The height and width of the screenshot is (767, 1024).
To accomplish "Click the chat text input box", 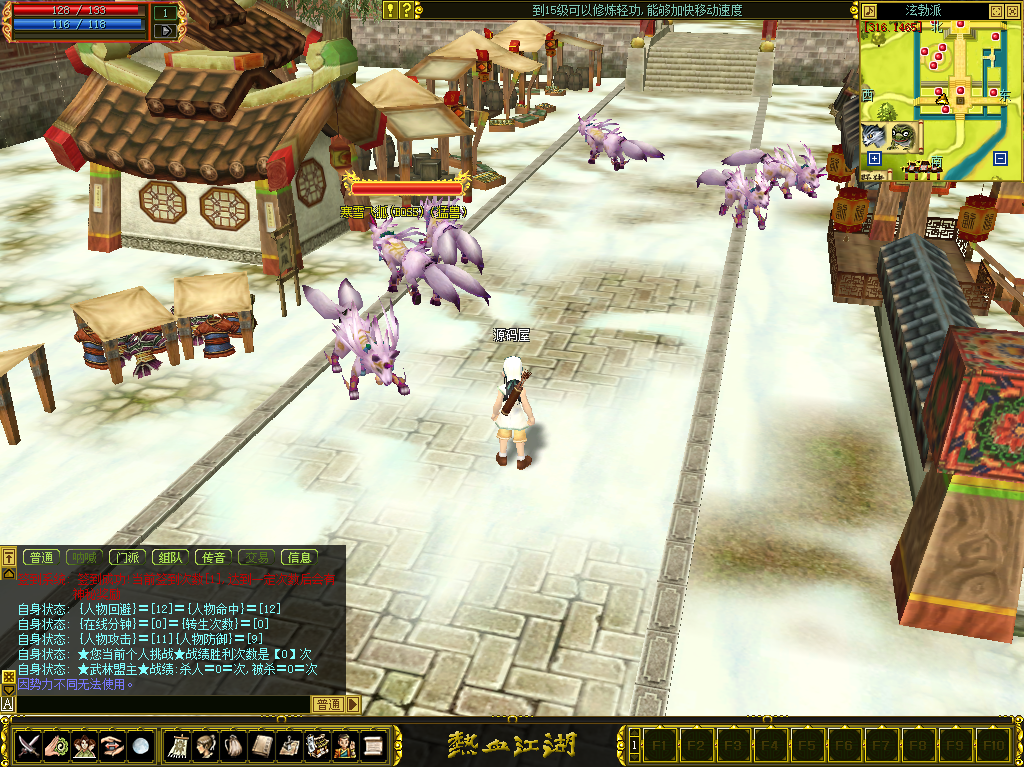I will [160, 705].
